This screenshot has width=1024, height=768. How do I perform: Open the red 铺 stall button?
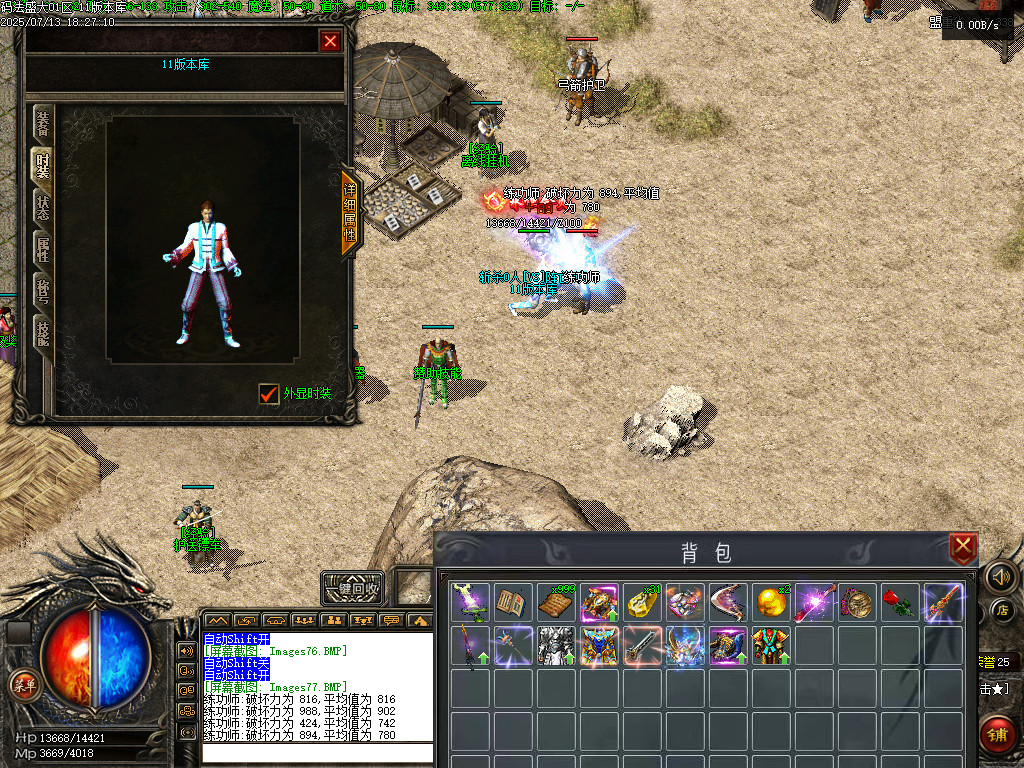(998, 735)
